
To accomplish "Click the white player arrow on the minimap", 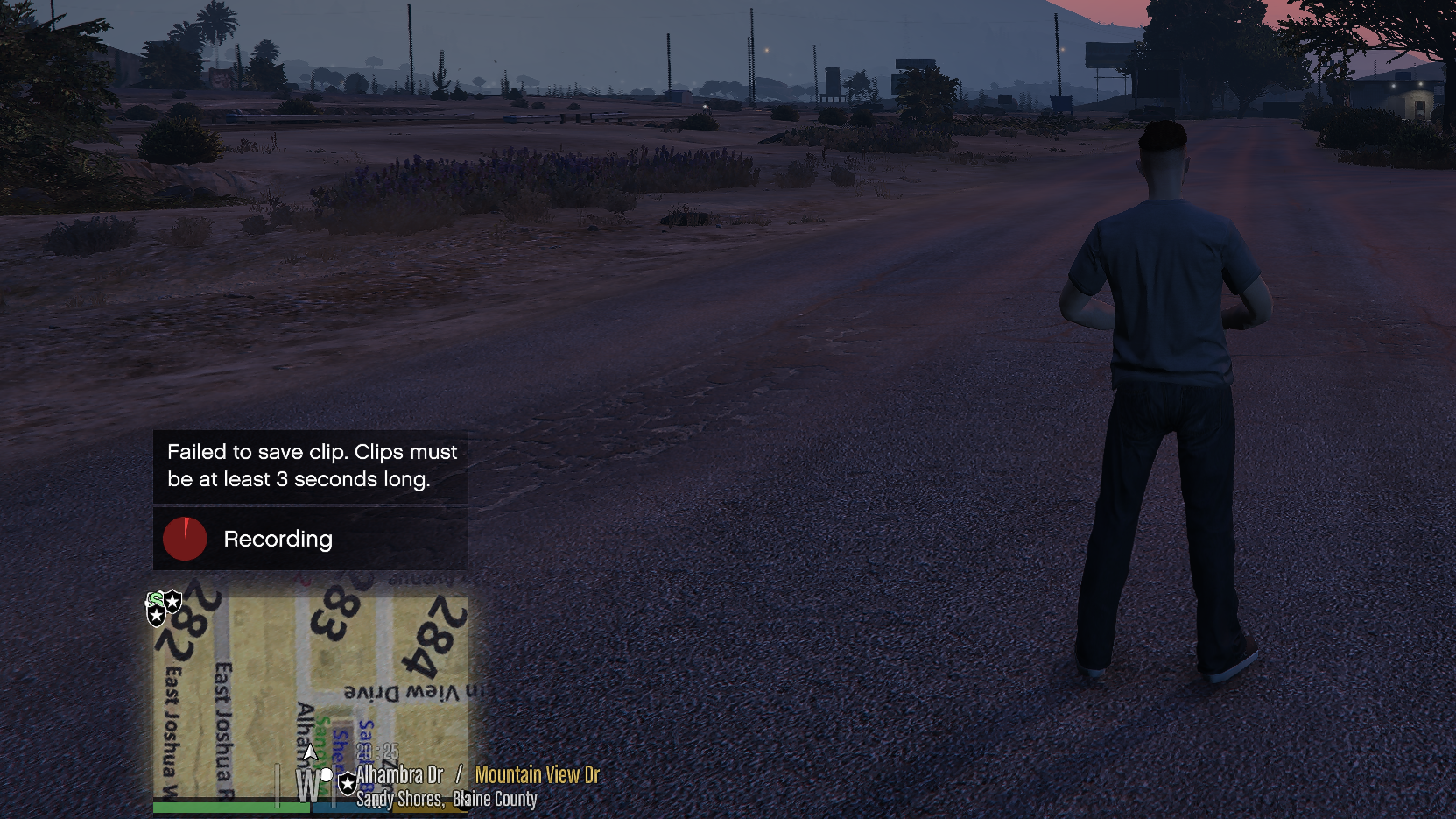I will pyautogui.click(x=310, y=752).
